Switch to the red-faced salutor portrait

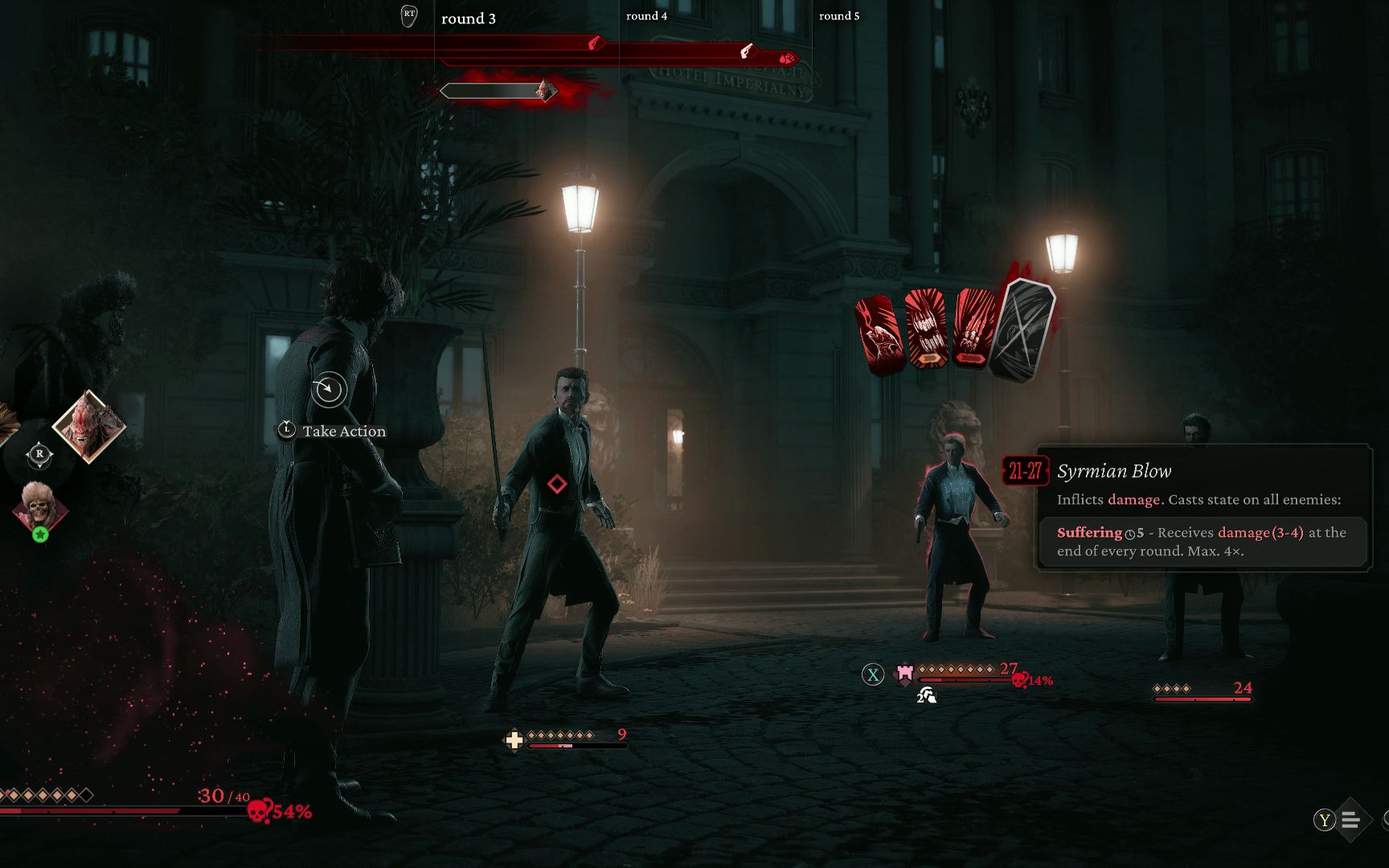(x=88, y=426)
